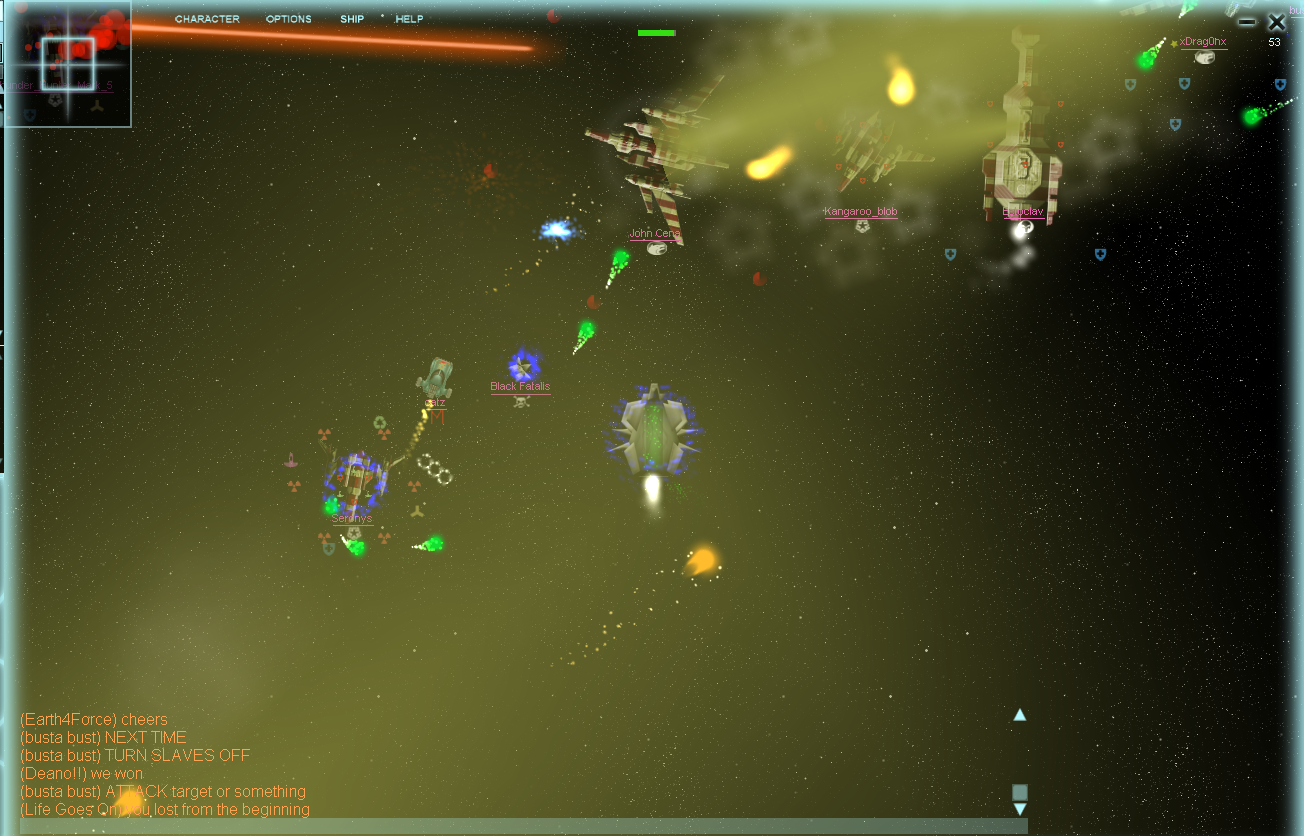This screenshot has height=836, width=1304.
Task: Click the chat scrollbar thumb
Action: point(1020,792)
